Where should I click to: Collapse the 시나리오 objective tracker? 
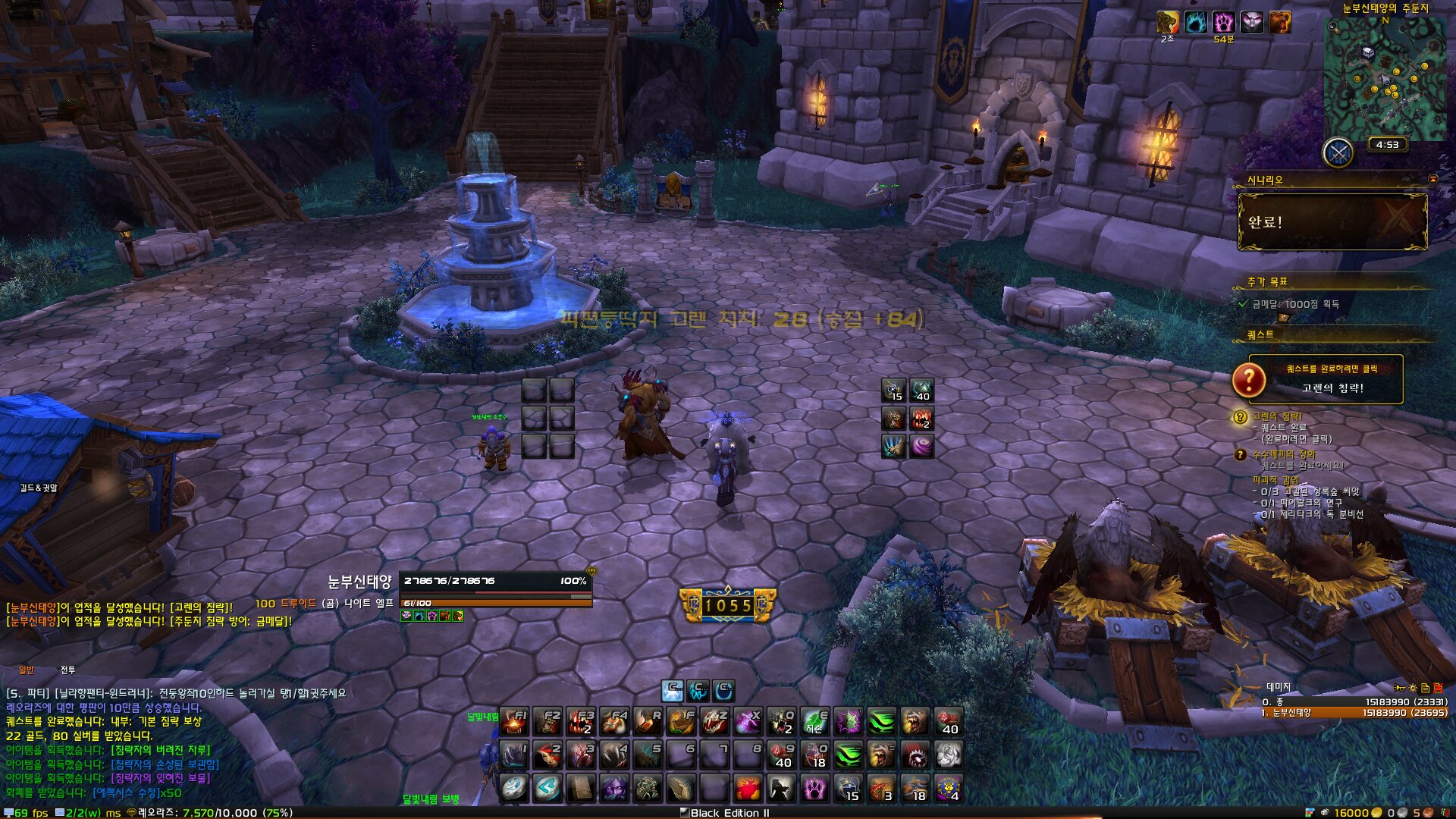pyautogui.click(x=1432, y=179)
